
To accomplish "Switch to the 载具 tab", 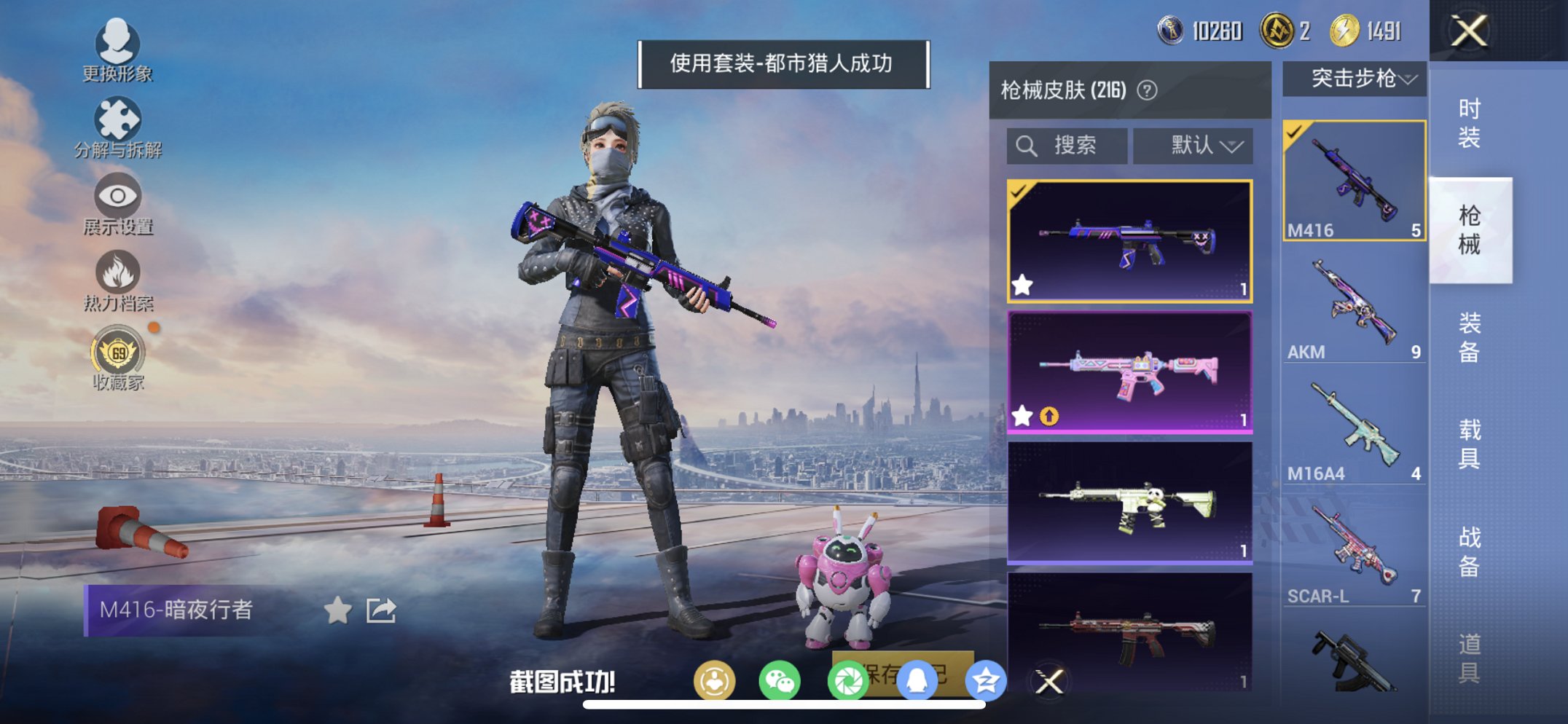I will click(1468, 444).
